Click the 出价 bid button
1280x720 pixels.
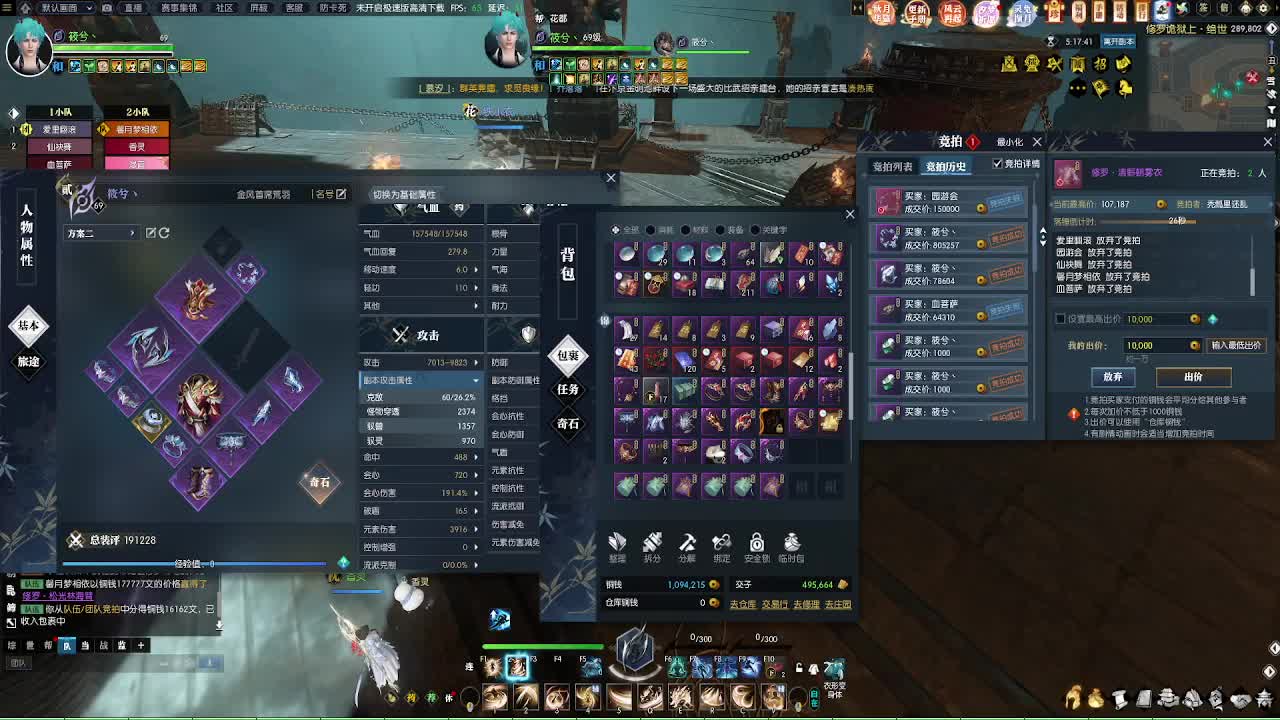[1194, 378]
